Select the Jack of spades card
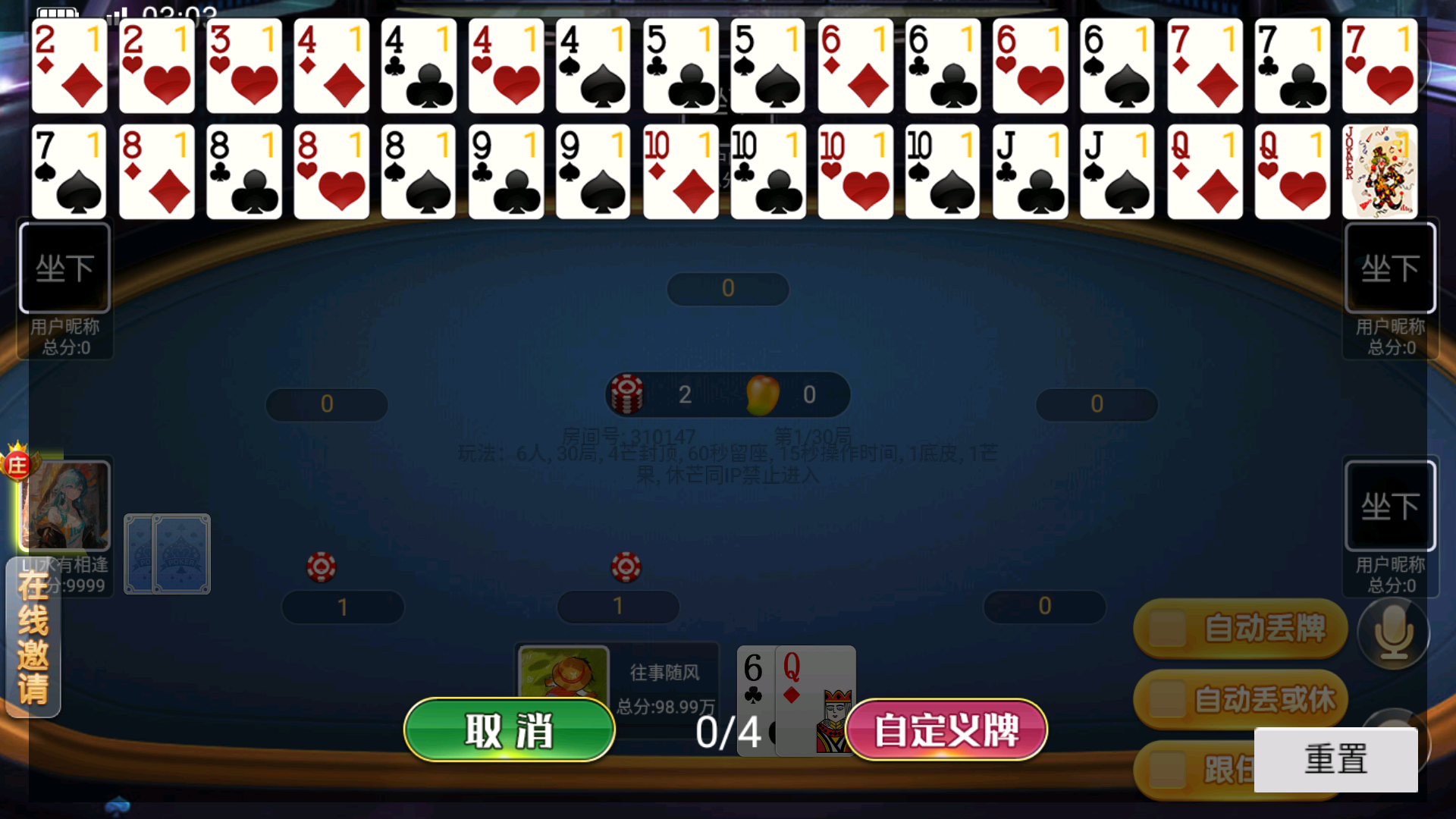This screenshot has height=819, width=1456. pos(1117,172)
